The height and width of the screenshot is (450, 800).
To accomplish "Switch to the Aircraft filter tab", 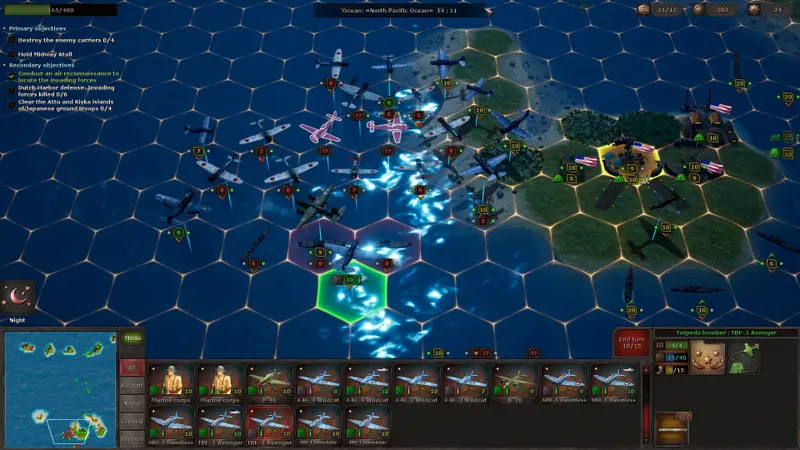I will (132, 384).
